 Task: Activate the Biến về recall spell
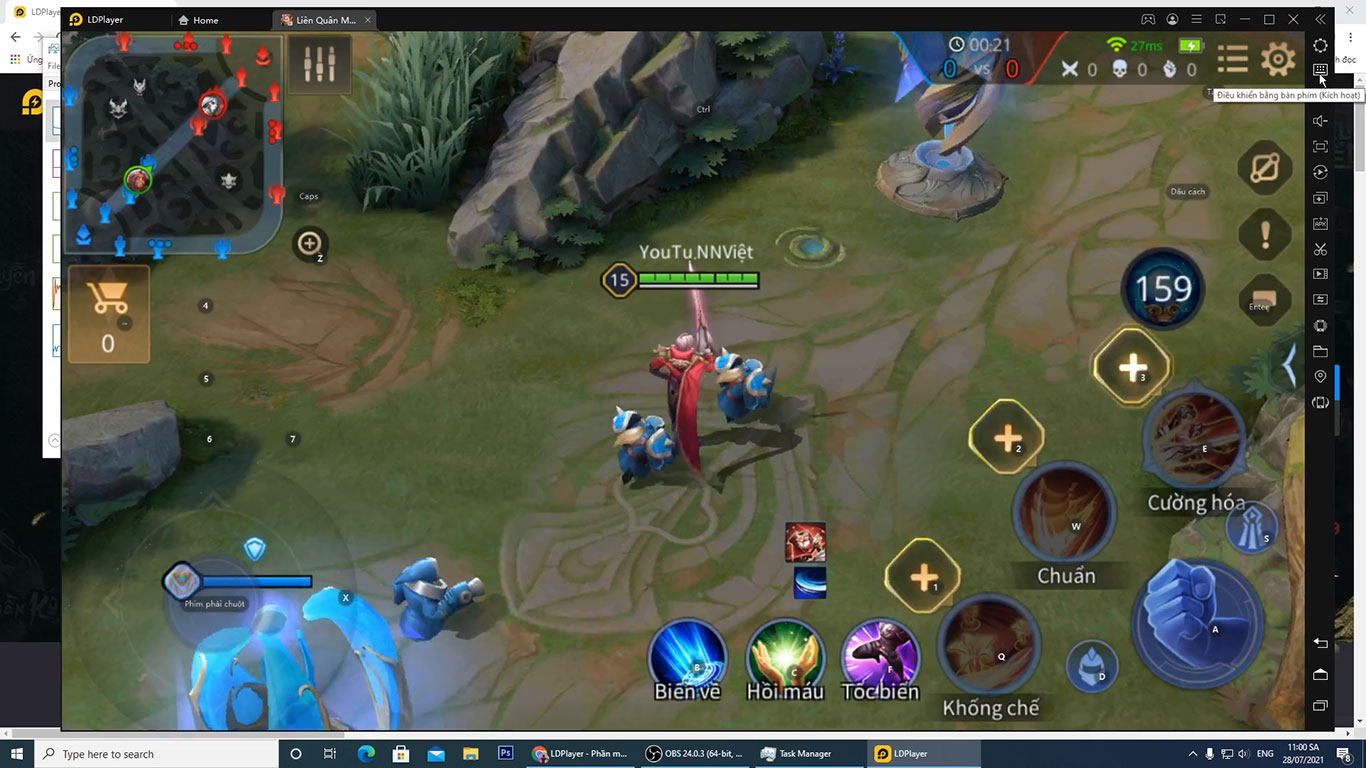(686, 657)
